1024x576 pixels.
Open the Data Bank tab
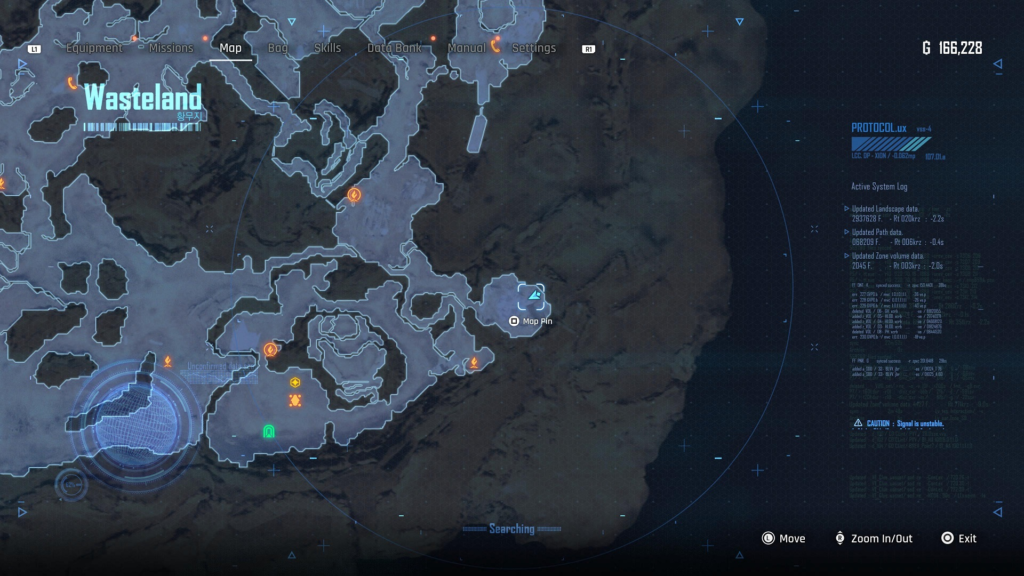tap(394, 48)
